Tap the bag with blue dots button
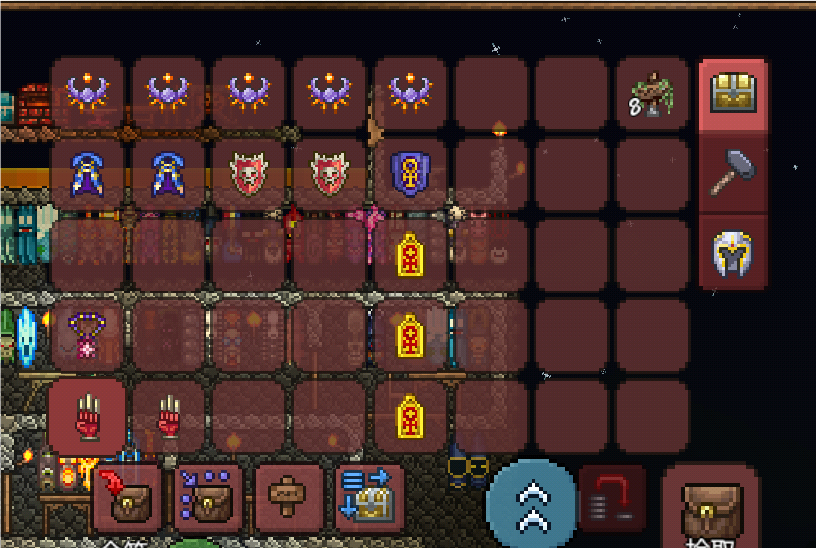This screenshot has width=816, height=548. (207, 497)
